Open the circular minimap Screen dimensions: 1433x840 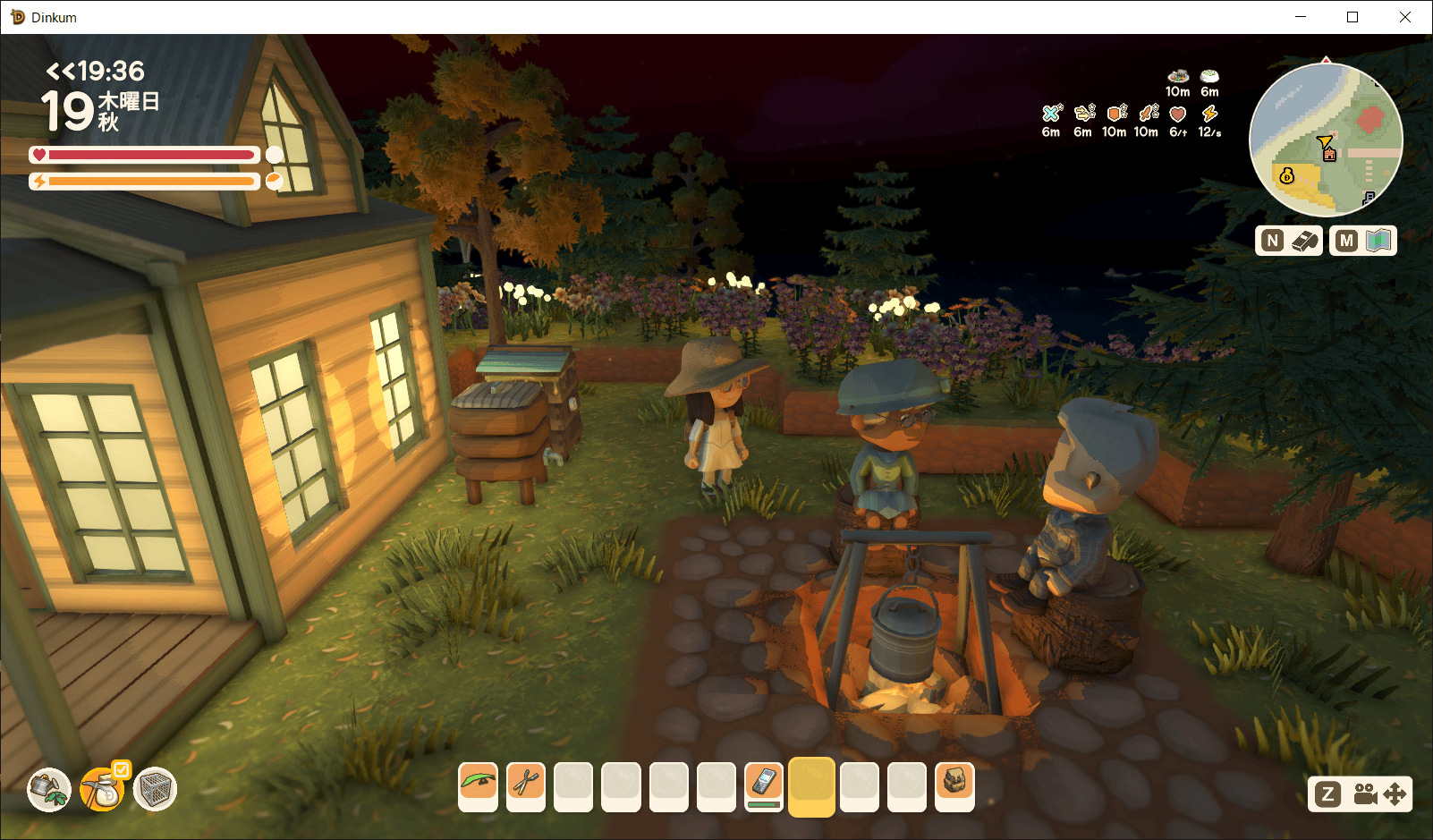point(1326,140)
